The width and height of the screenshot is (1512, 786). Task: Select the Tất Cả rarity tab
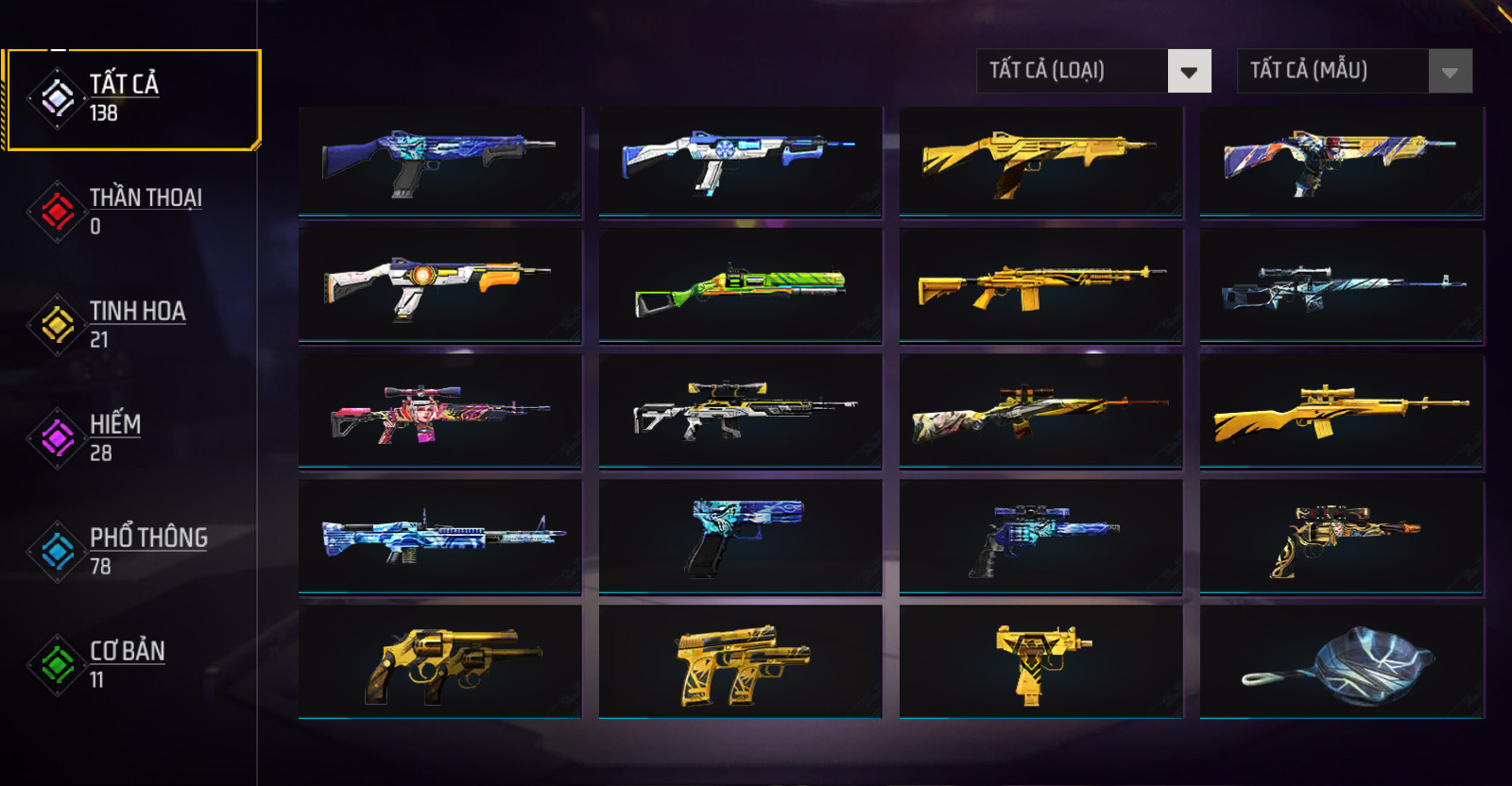pos(132,98)
